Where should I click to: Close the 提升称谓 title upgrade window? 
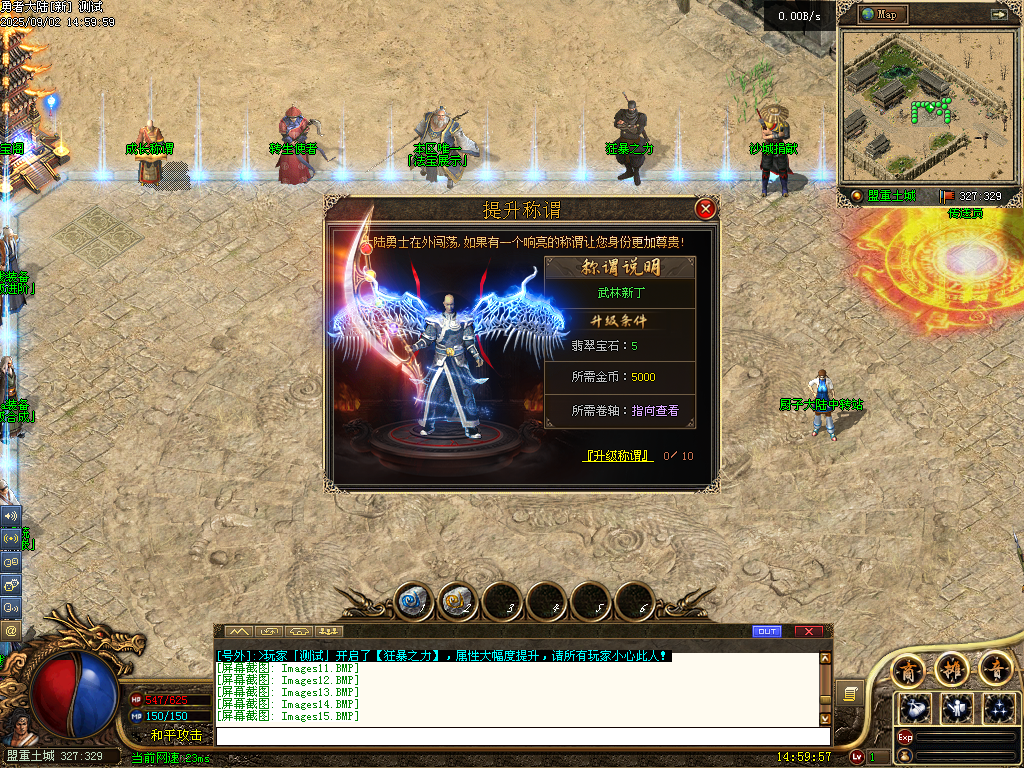(x=705, y=209)
